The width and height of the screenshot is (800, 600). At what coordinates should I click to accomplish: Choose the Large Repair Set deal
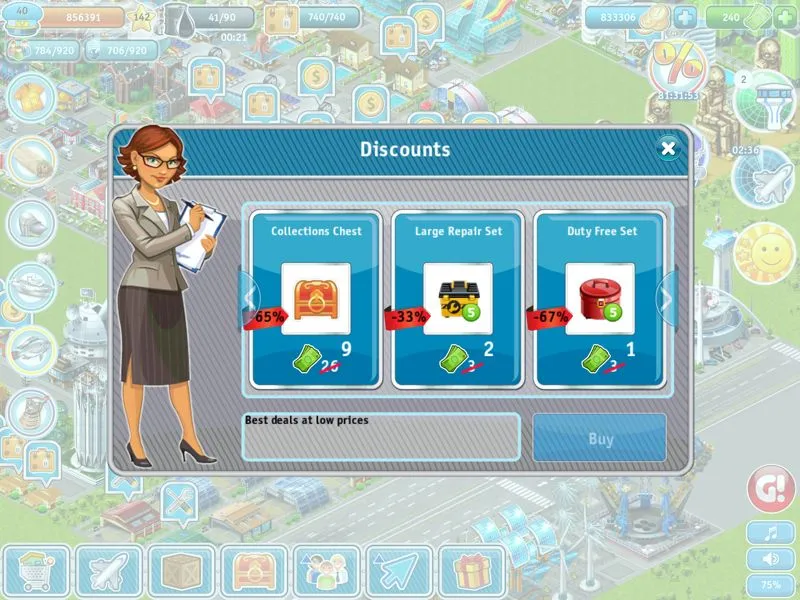point(457,298)
